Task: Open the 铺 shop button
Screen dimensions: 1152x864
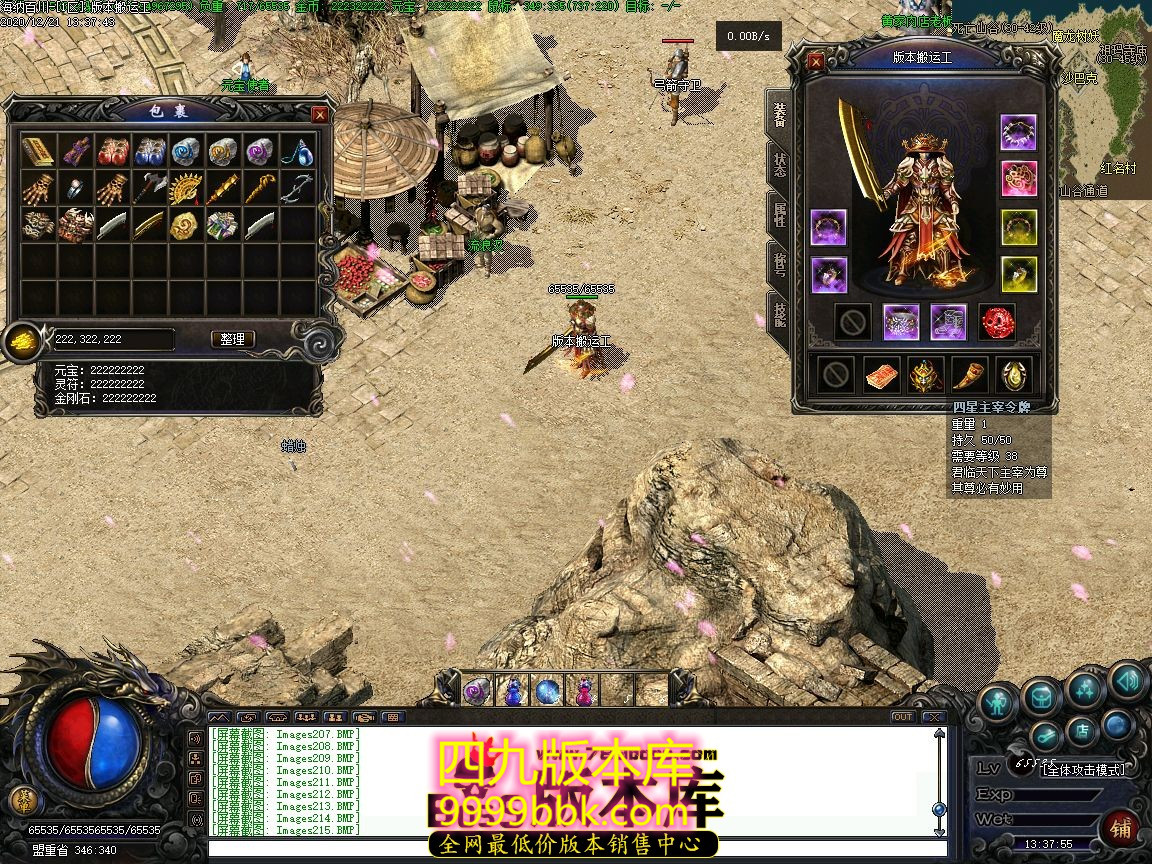Action: [x=1121, y=829]
